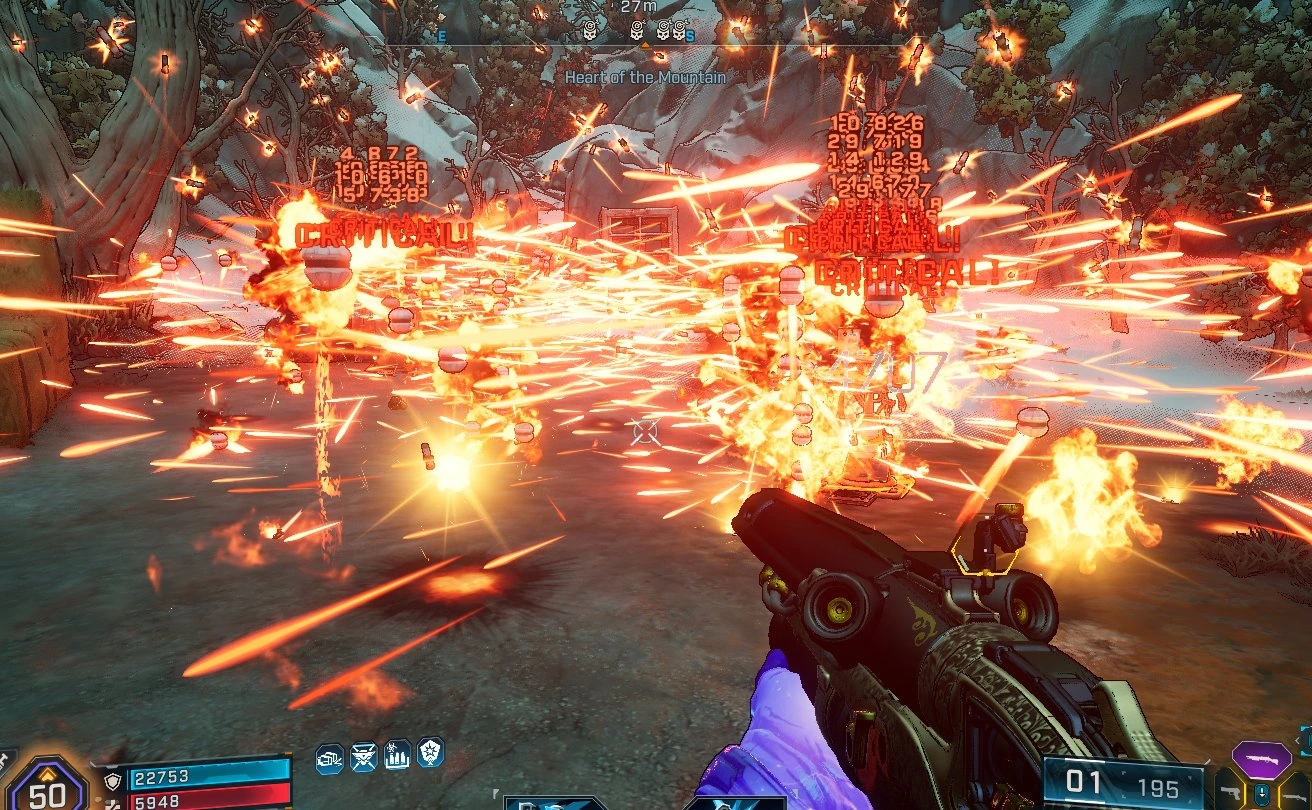
Task: Select the purple shotgun weapon slot
Action: (x=1261, y=760)
